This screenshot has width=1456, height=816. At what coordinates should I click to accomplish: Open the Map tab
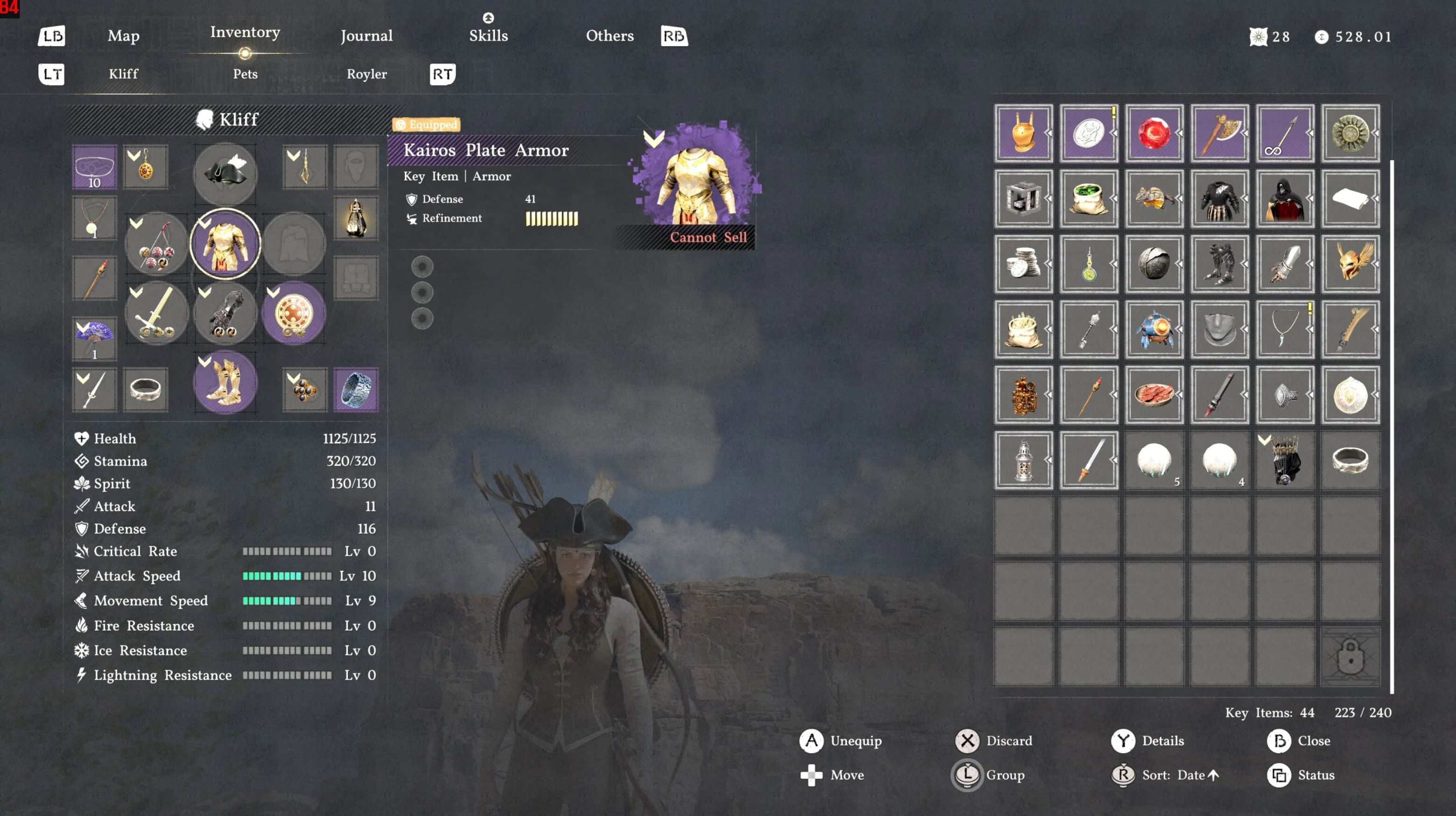(123, 36)
